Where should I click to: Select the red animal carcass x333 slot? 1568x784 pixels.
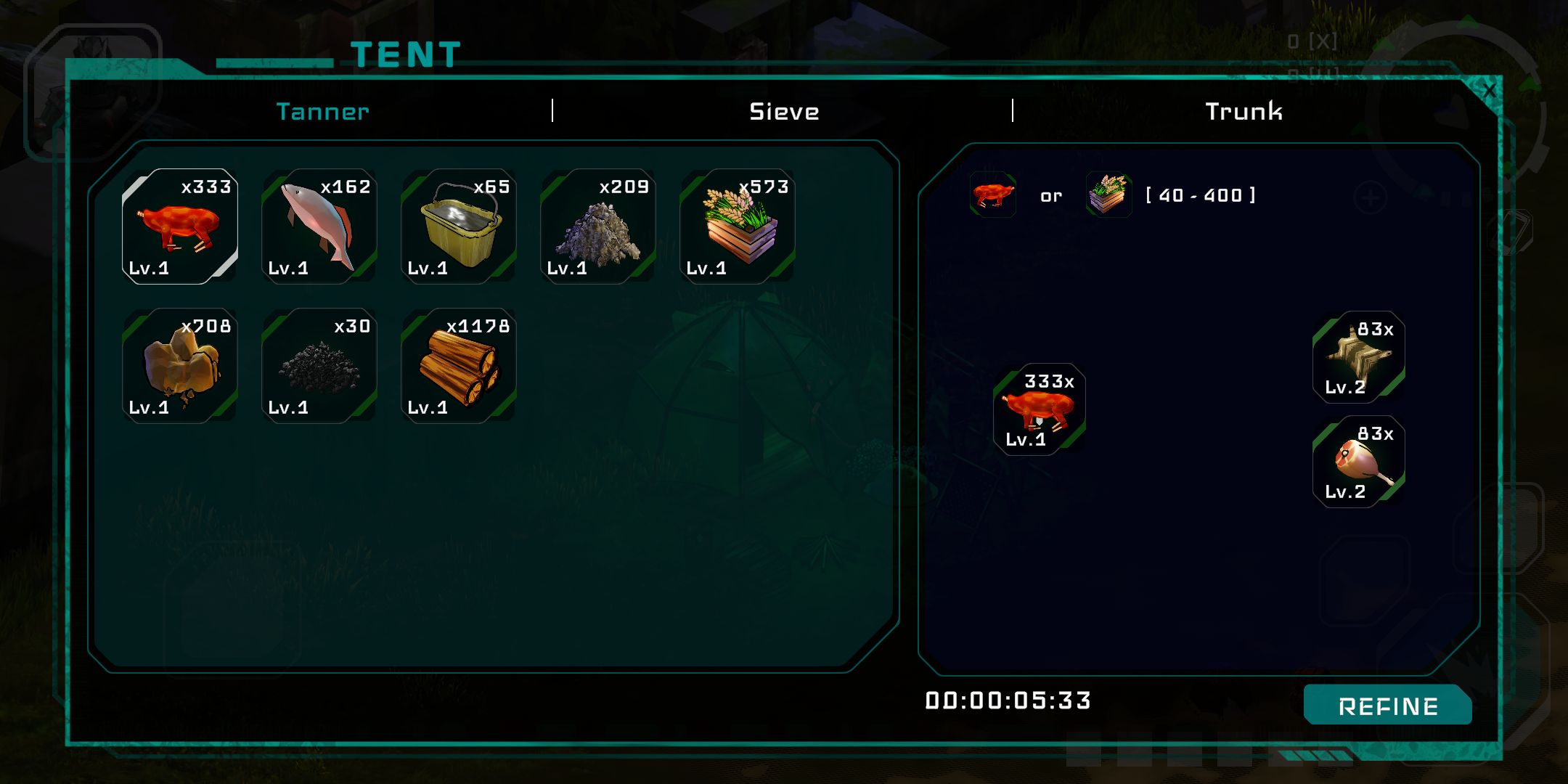pyautogui.click(x=179, y=226)
